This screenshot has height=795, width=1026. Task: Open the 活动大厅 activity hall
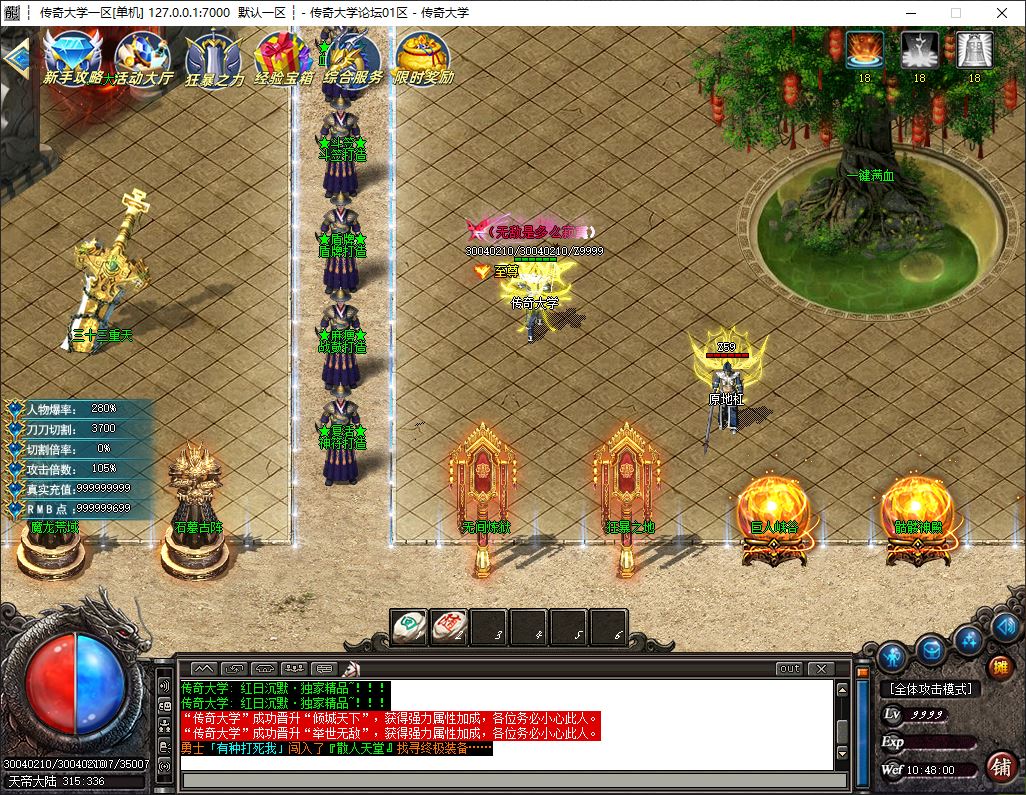pos(142,56)
